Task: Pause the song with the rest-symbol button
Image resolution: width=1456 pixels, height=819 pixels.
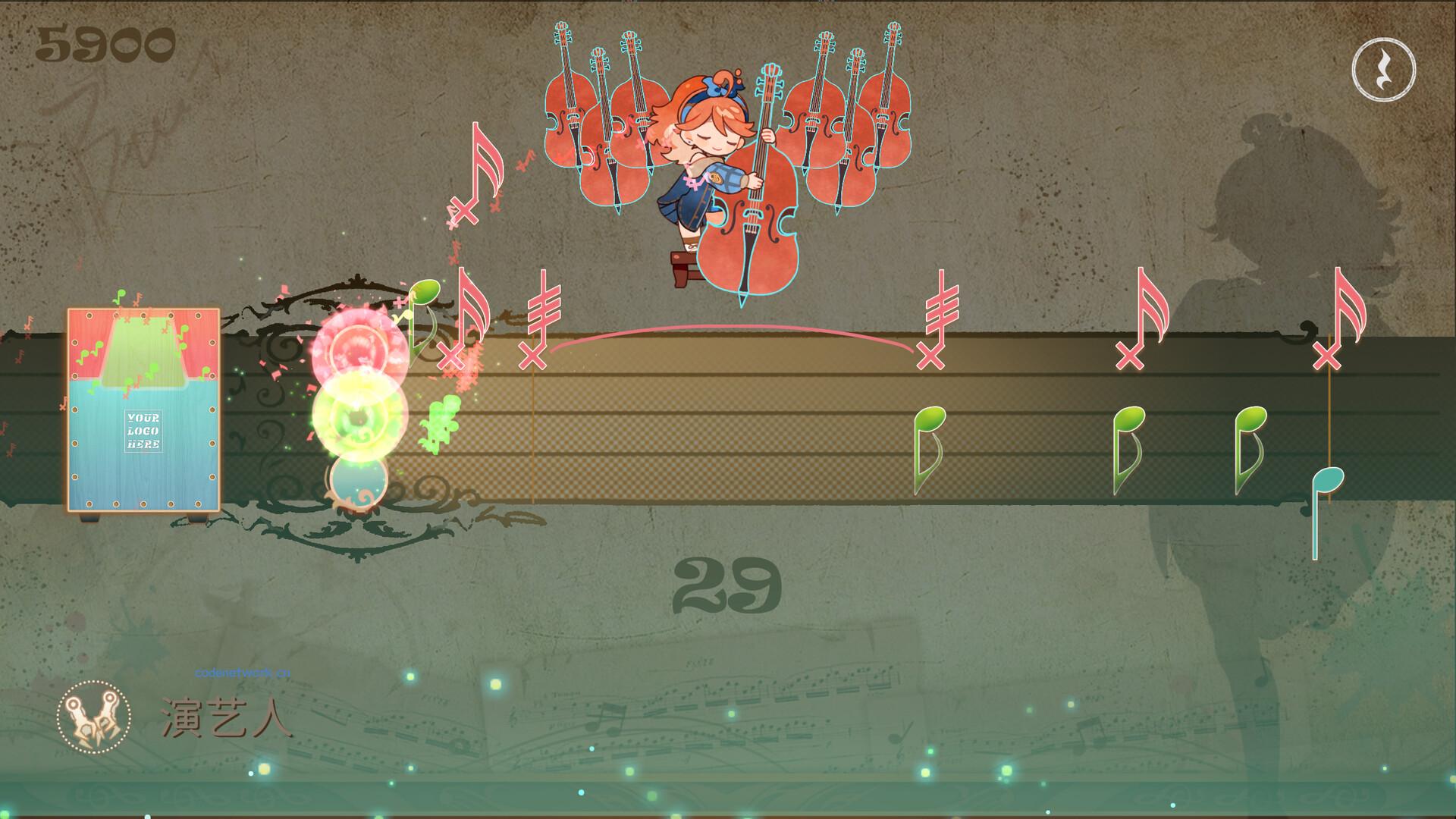Action: (1383, 70)
